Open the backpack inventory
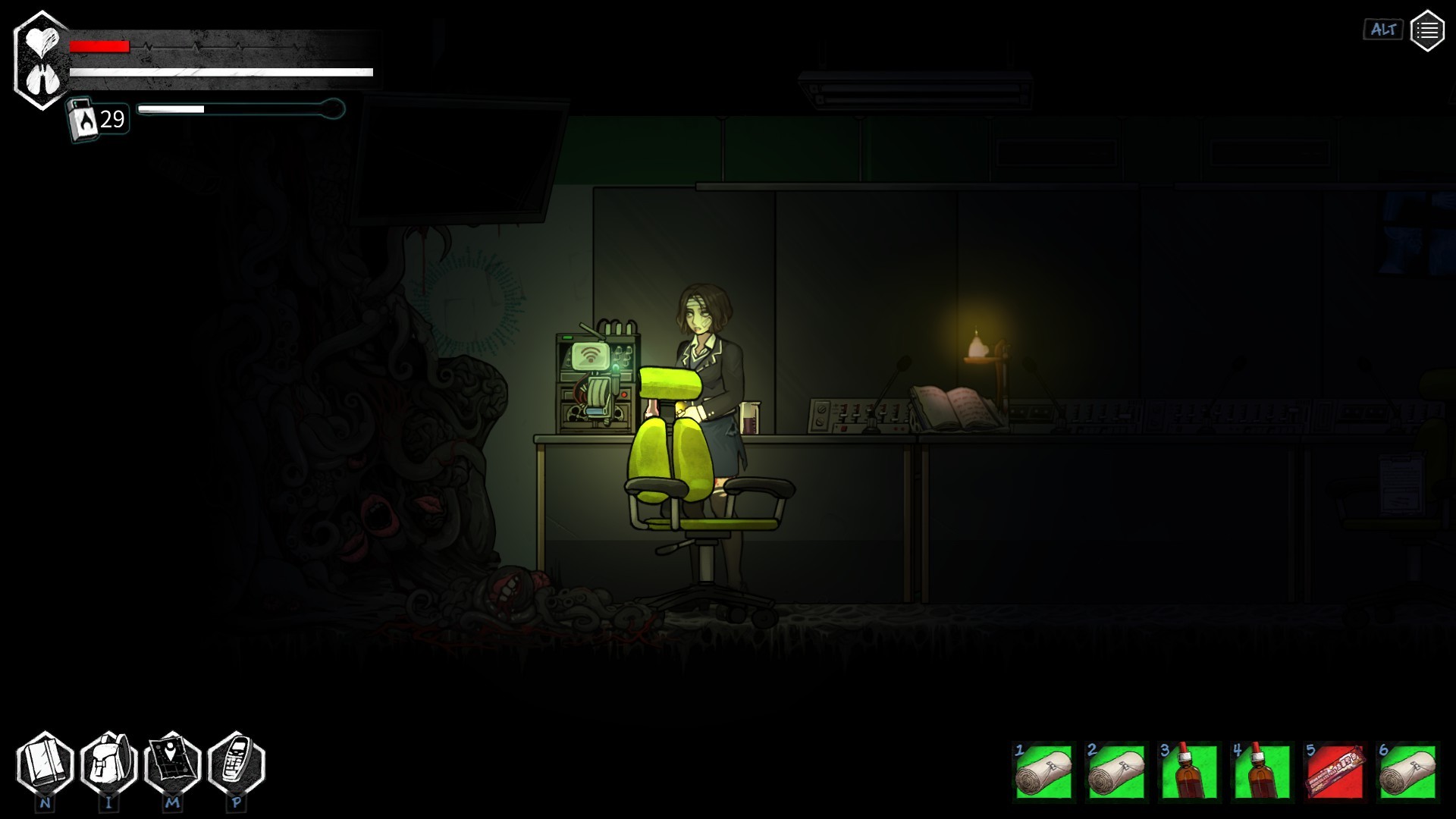 (x=108, y=764)
